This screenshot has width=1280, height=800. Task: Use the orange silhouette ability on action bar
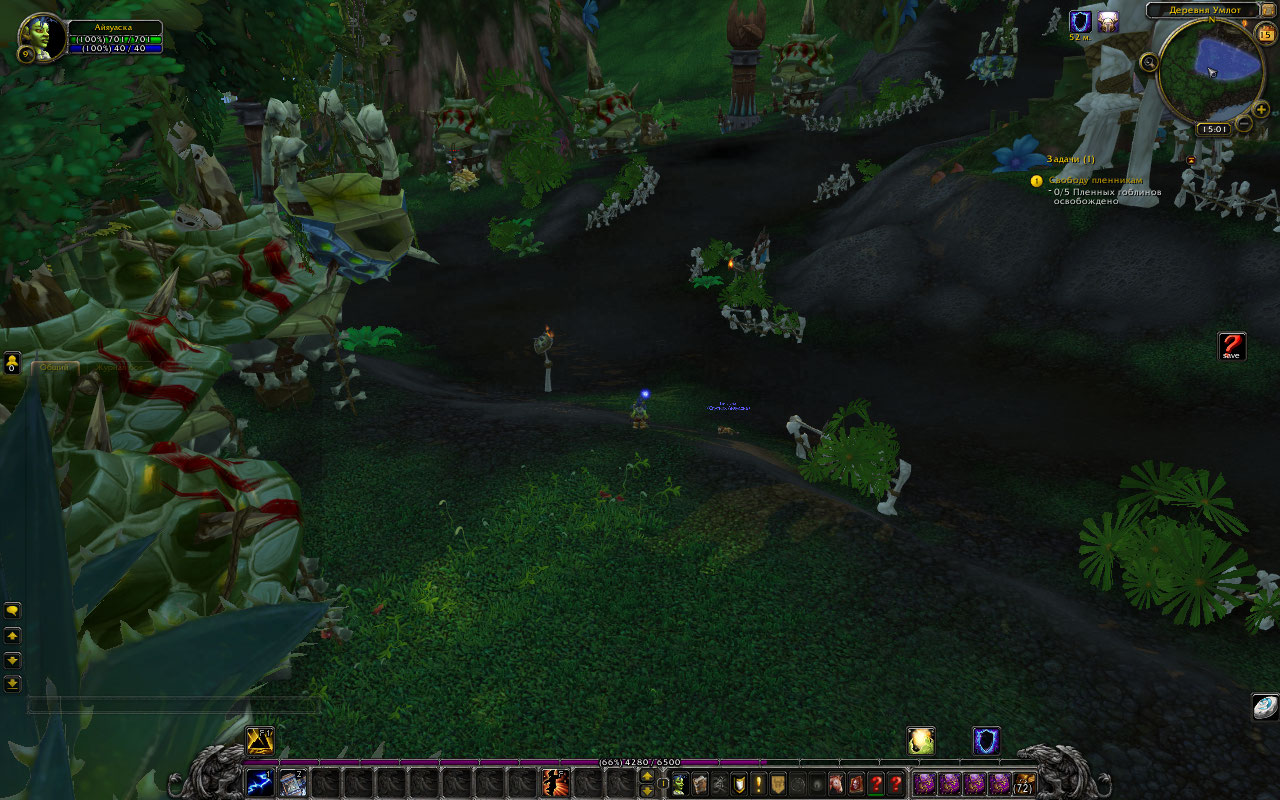click(556, 783)
